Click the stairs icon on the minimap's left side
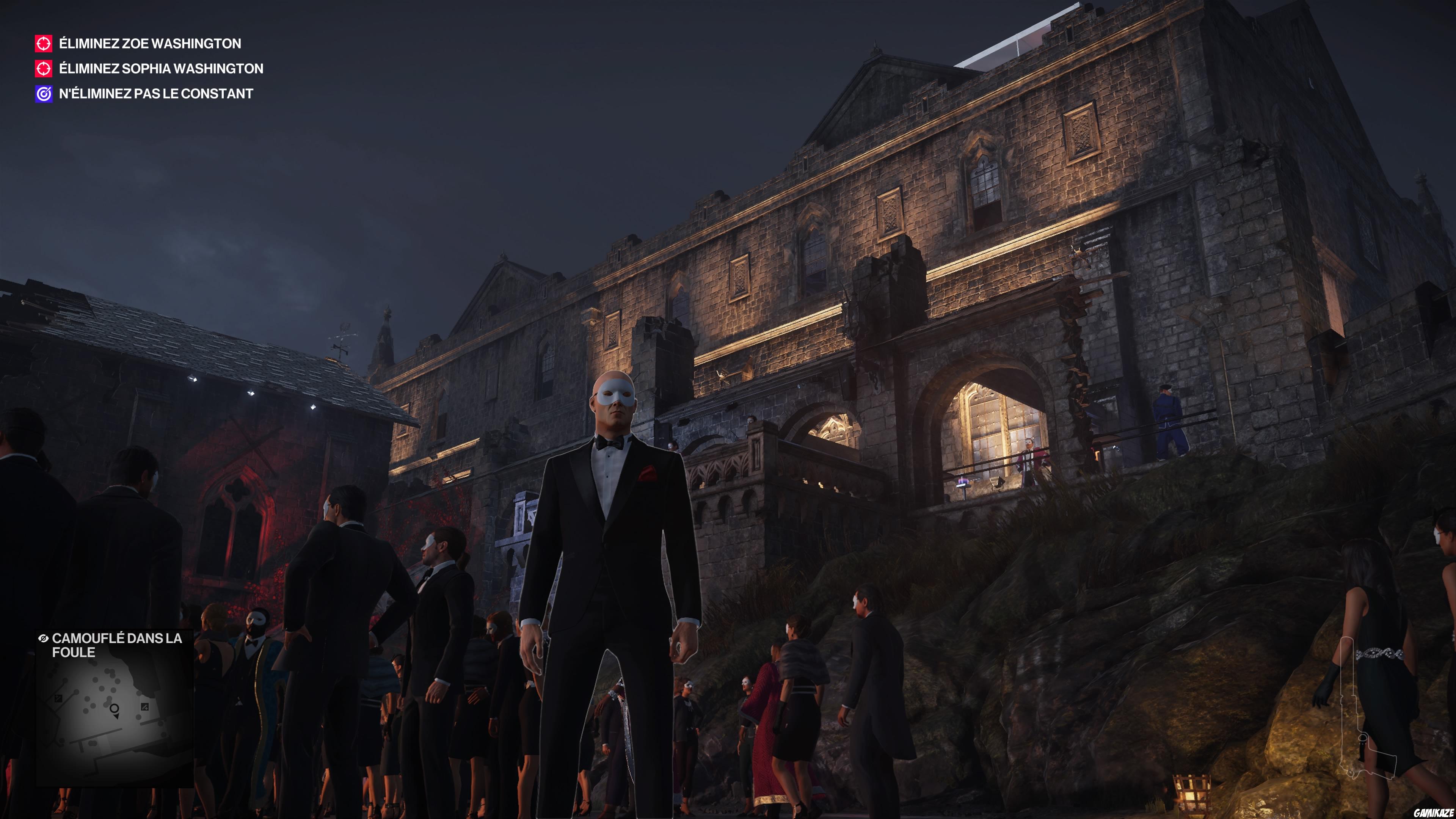The height and width of the screenshot is (819, 1456). [x=58, y=698]
